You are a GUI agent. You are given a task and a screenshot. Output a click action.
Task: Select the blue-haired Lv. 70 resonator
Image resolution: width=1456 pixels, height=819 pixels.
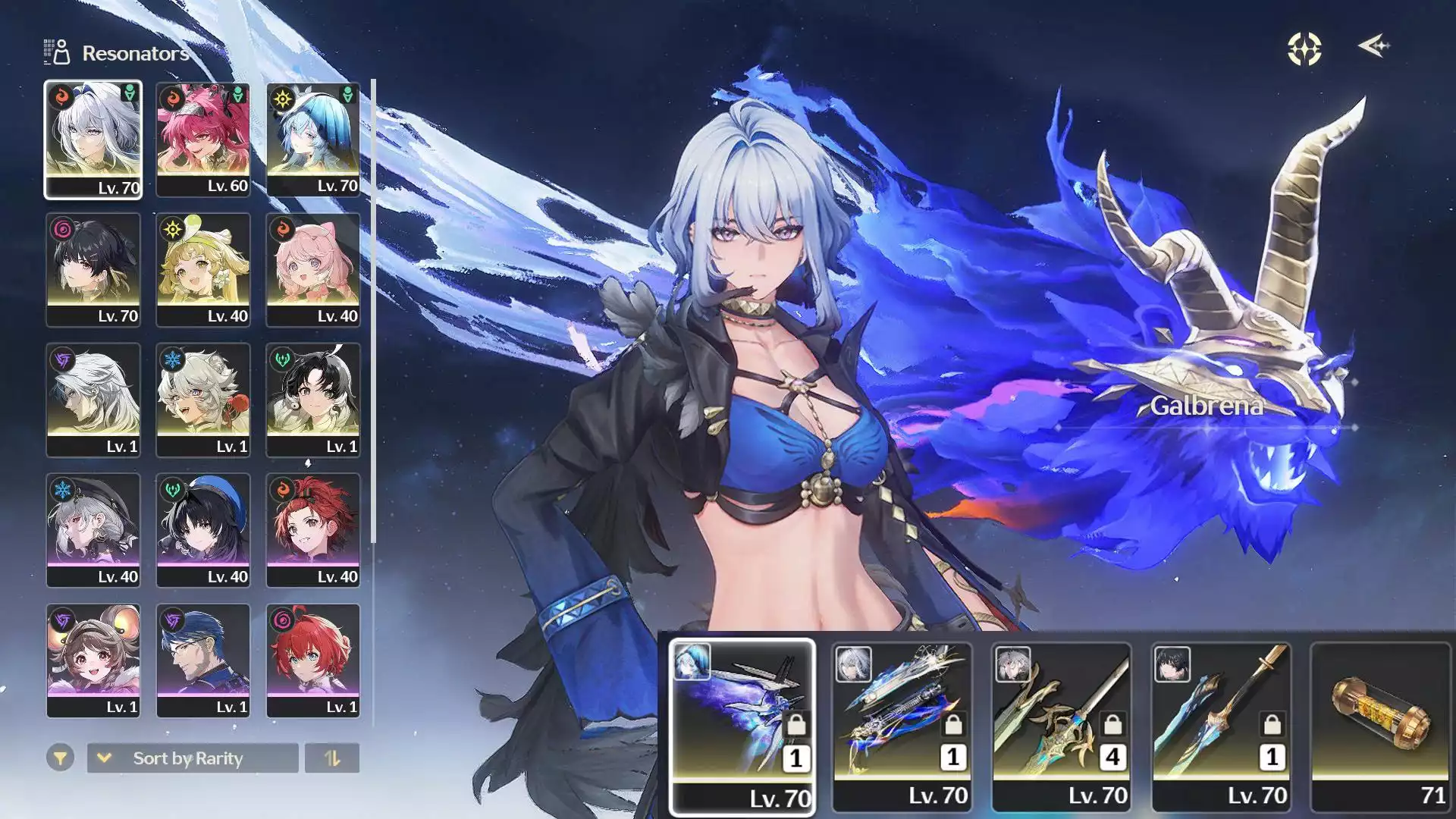pyautogui.click(x=313, y=140)
